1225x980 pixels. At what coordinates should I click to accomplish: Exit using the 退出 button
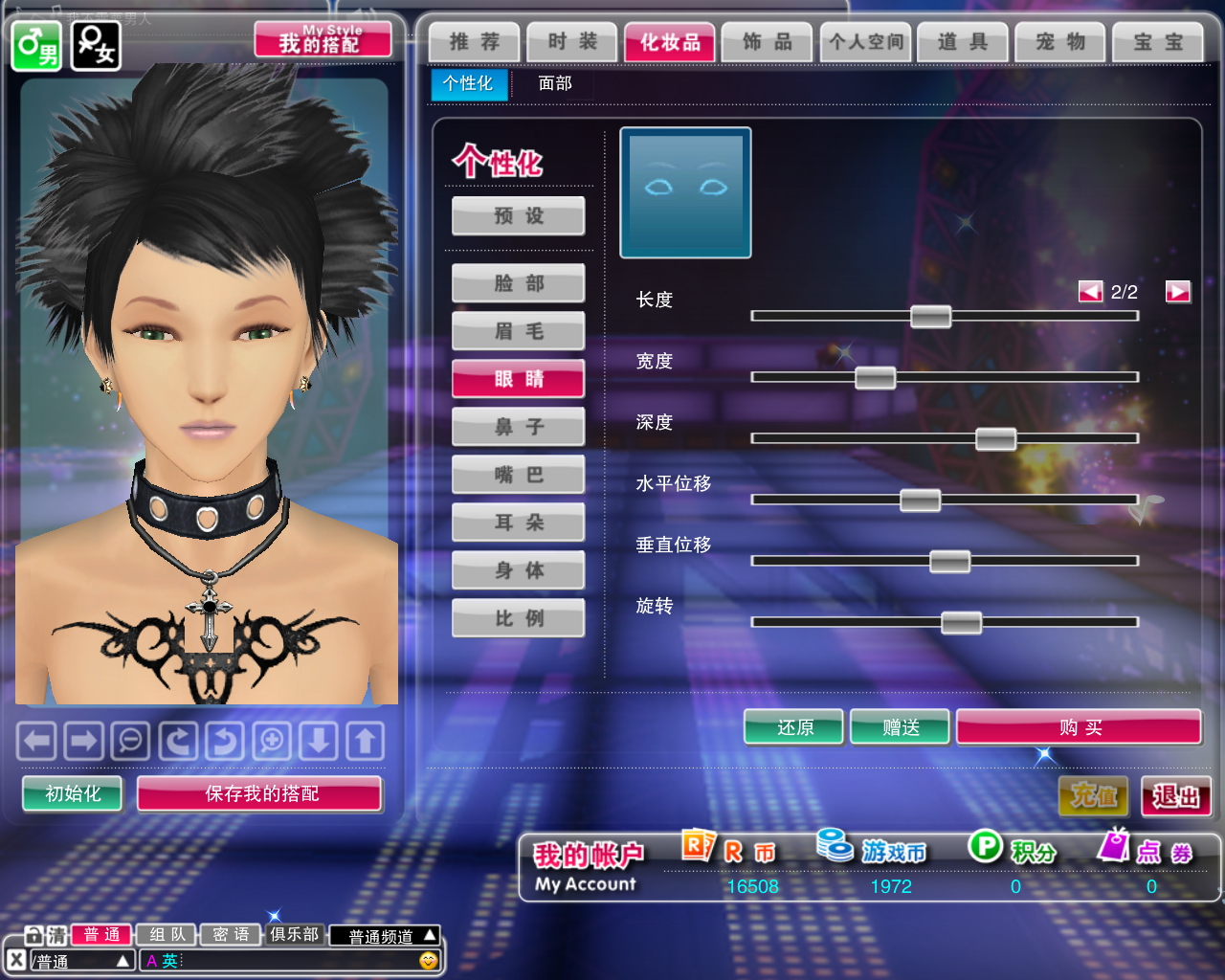[x=1176, y=796]
